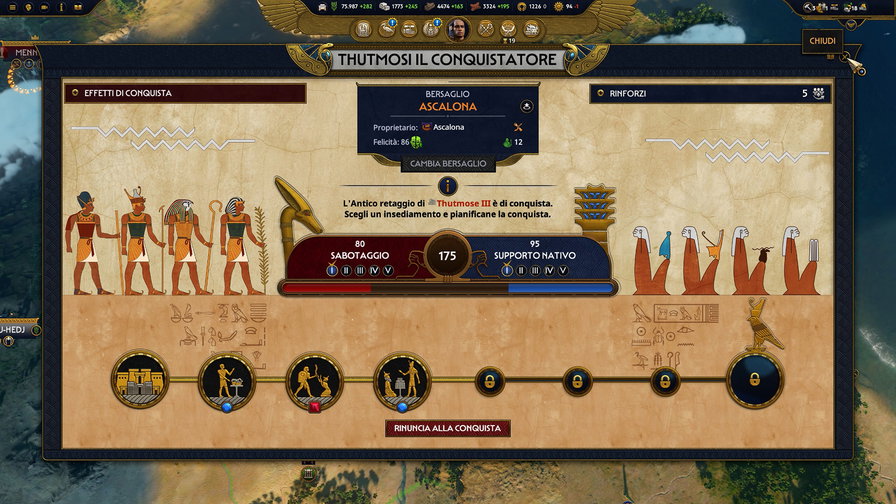Expand the Effetti di Conquista header
This screenshot has height=504, width=896.
184,93
